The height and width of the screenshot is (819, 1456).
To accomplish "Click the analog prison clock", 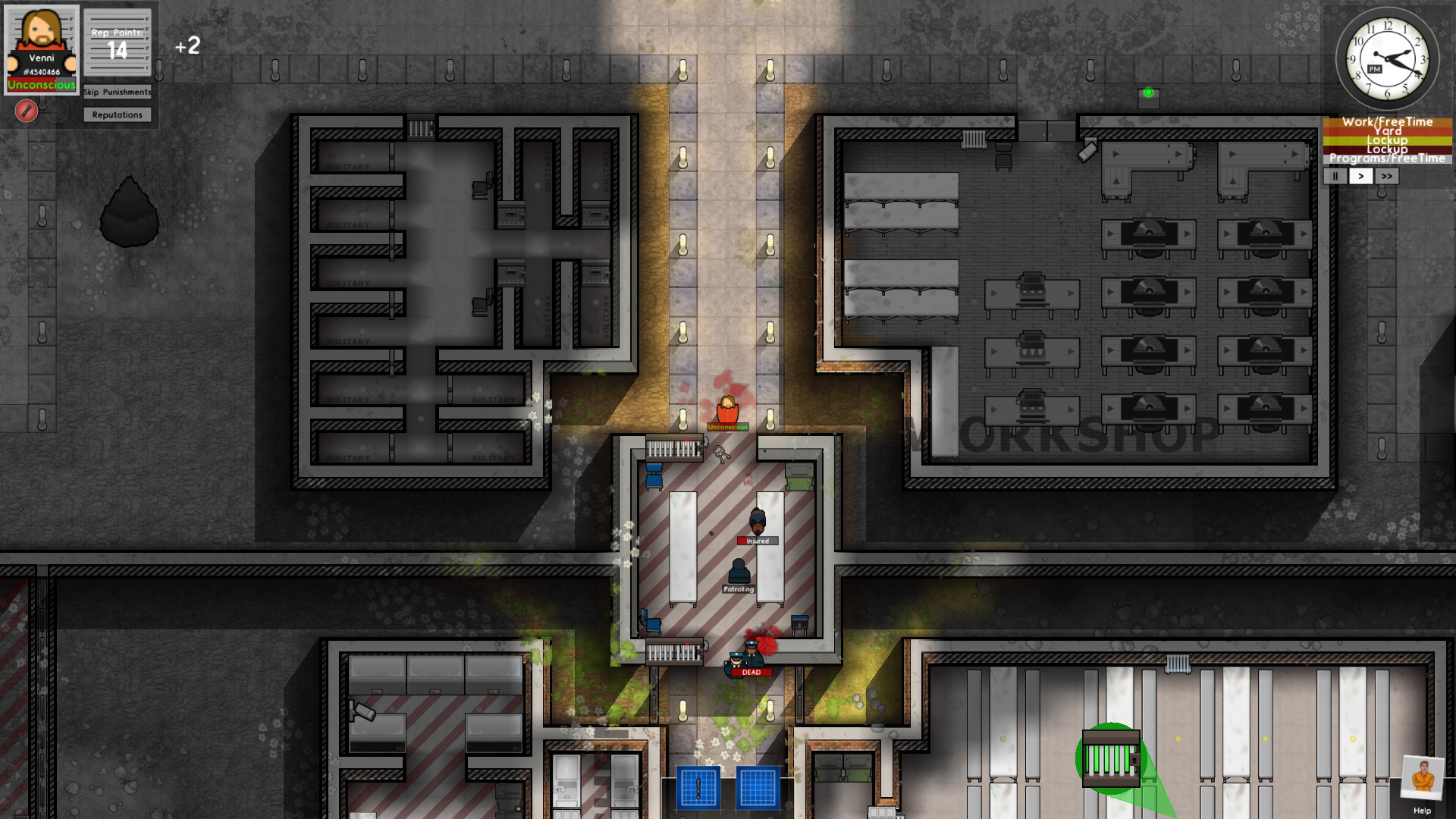I will tap(1387, 59).
